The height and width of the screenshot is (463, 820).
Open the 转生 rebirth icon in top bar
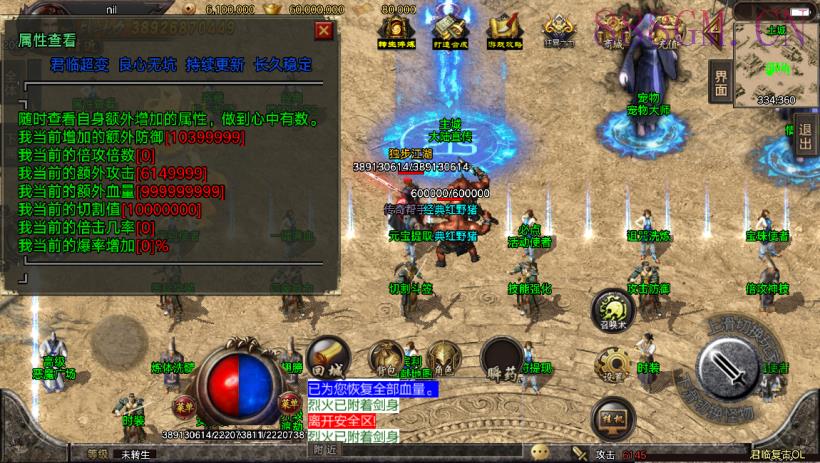[x=397, y=28]
